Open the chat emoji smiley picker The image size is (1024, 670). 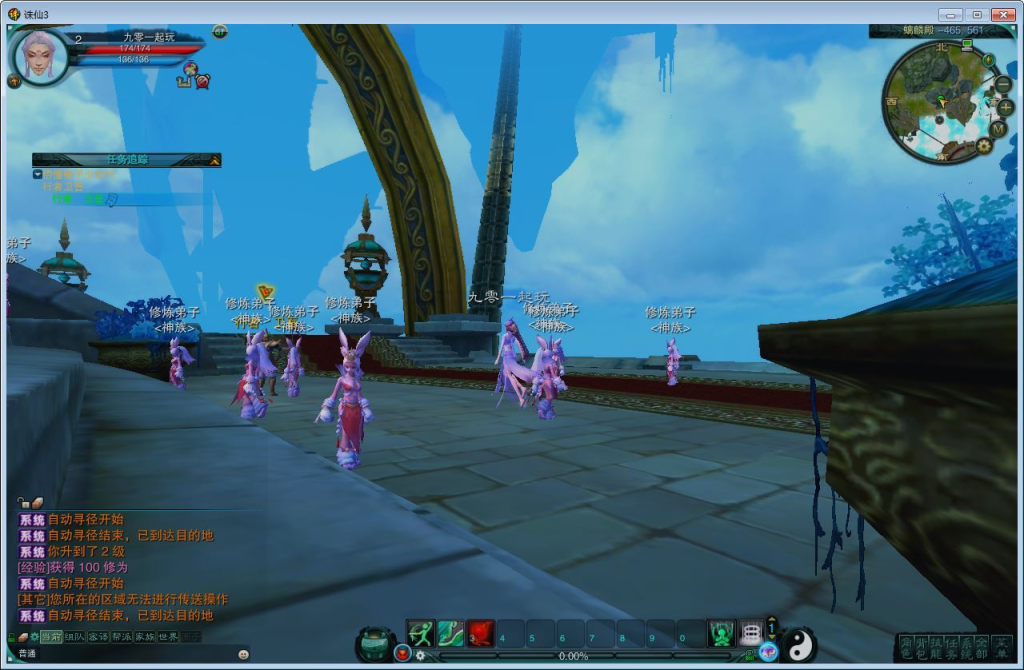[243, 654]
